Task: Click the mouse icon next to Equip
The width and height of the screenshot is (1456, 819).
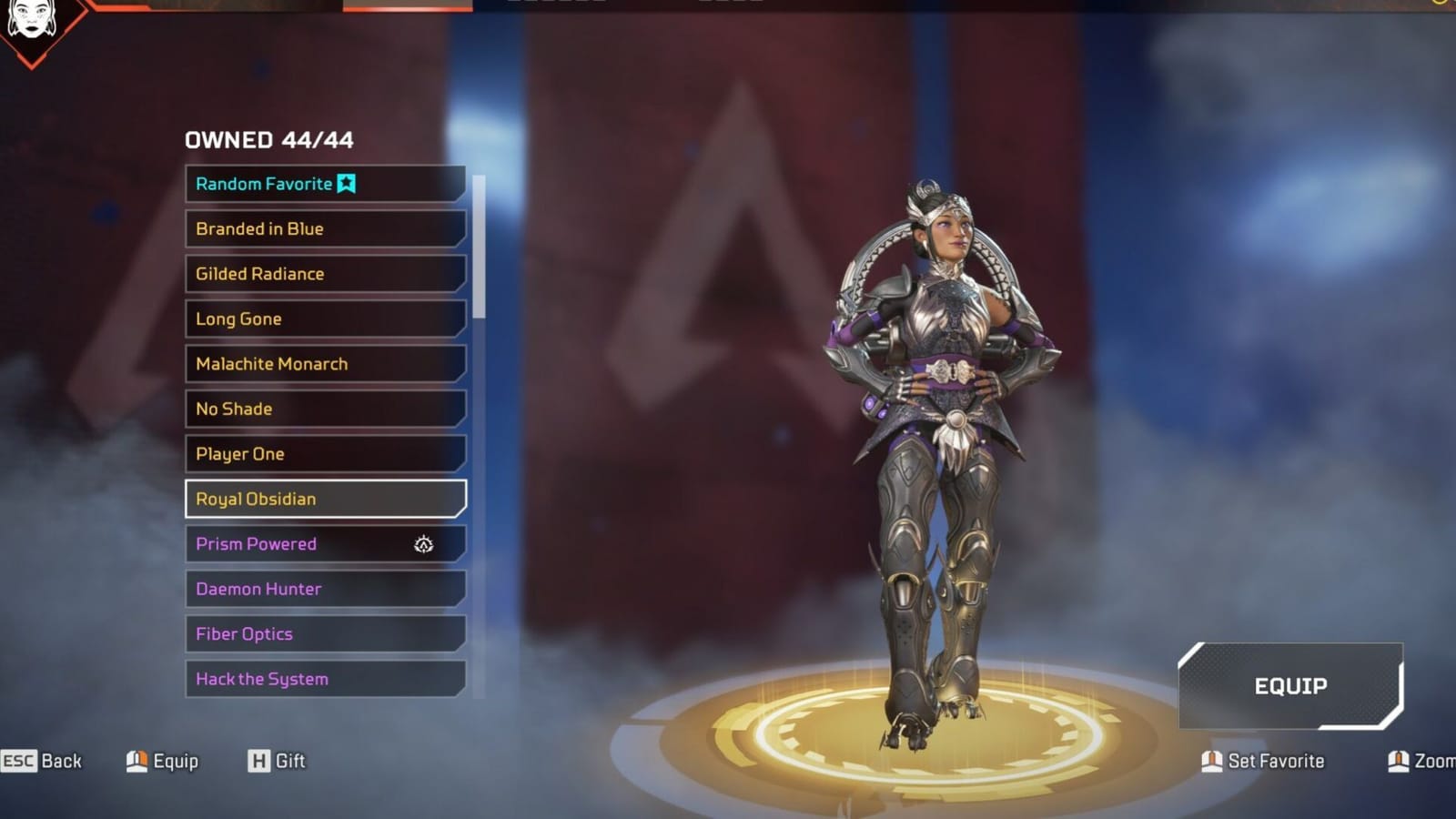Action: [138, 761]
